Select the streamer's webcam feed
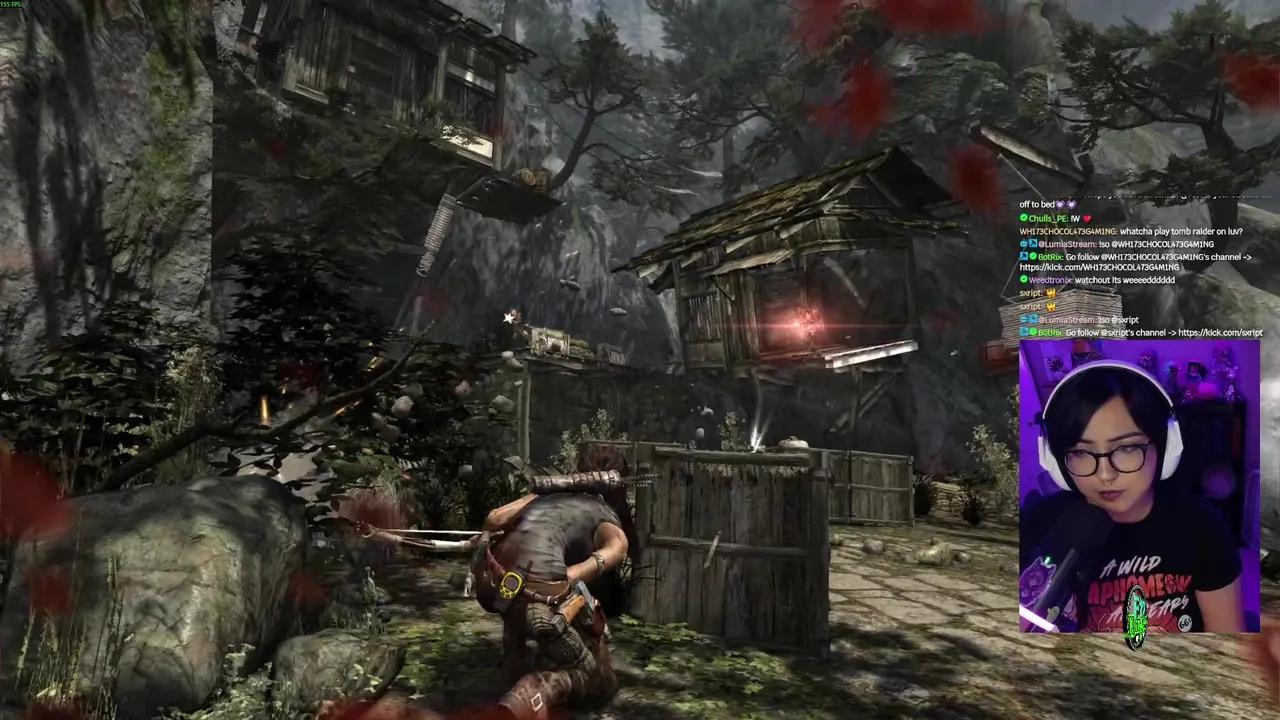The image size is (1280, 720). click(1139, 486)
